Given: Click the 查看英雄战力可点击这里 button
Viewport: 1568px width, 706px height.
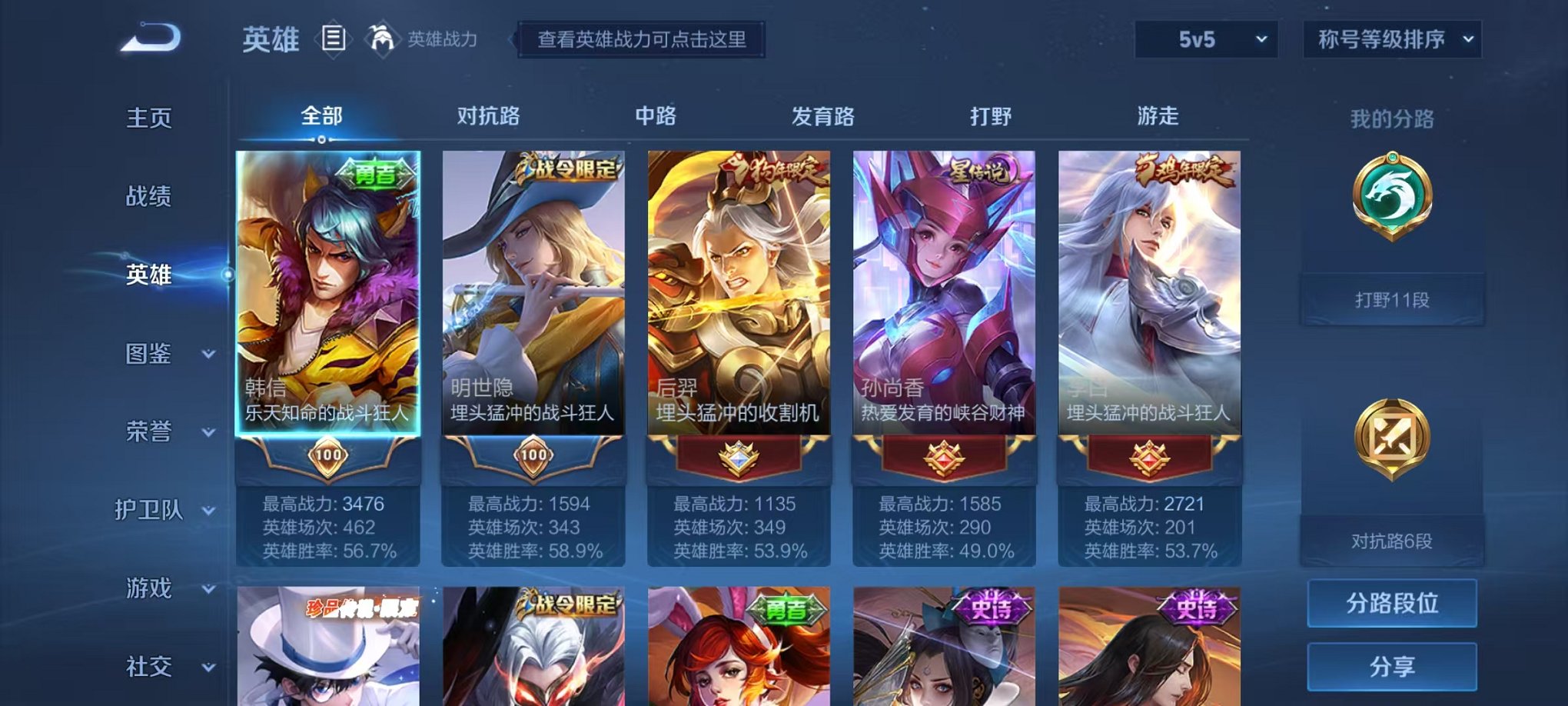Looking at the screenshot, I should pyautogui.click(x=643, y=41).
